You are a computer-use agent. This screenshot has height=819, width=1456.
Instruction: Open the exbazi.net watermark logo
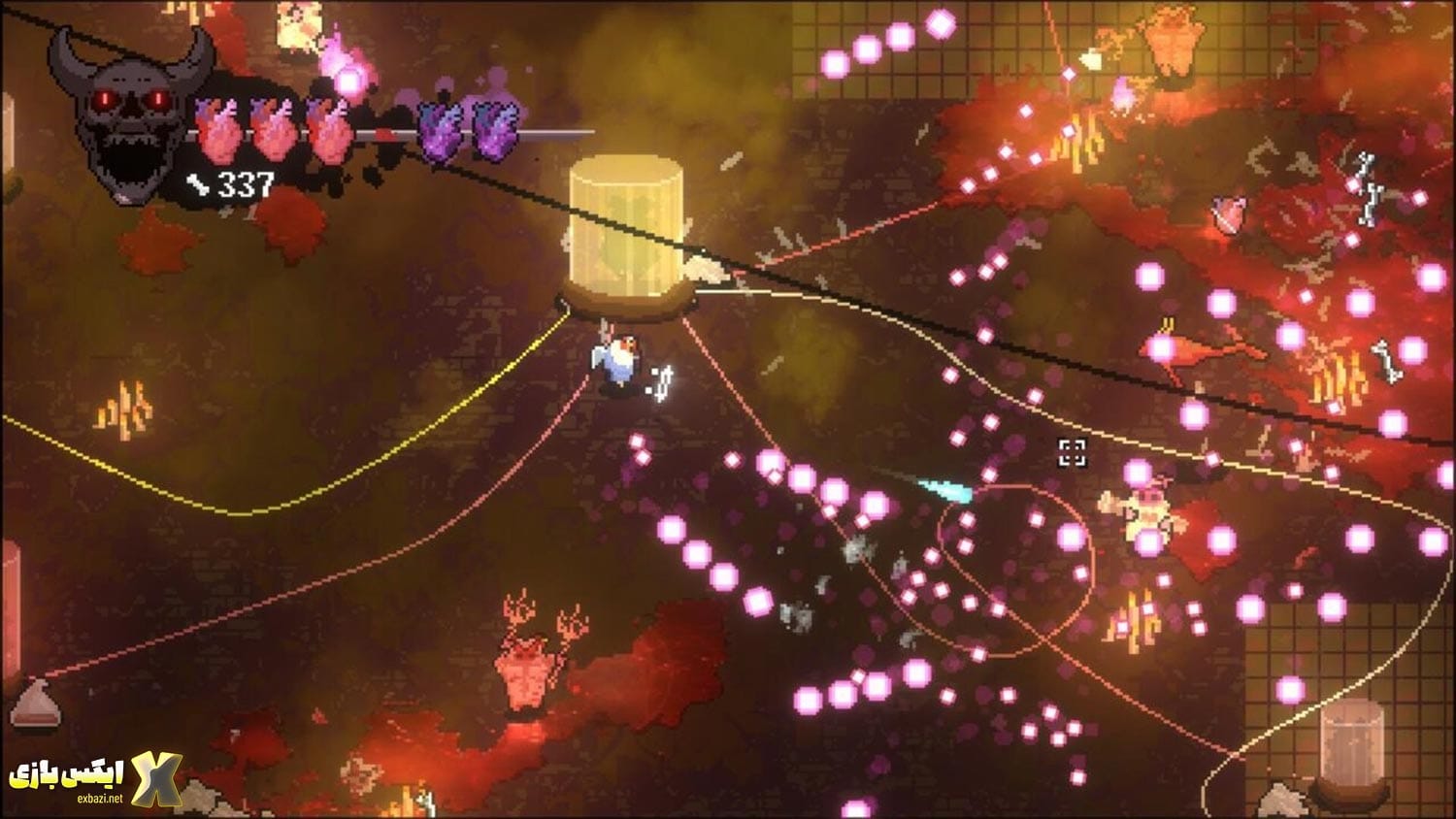click(95, 777)
